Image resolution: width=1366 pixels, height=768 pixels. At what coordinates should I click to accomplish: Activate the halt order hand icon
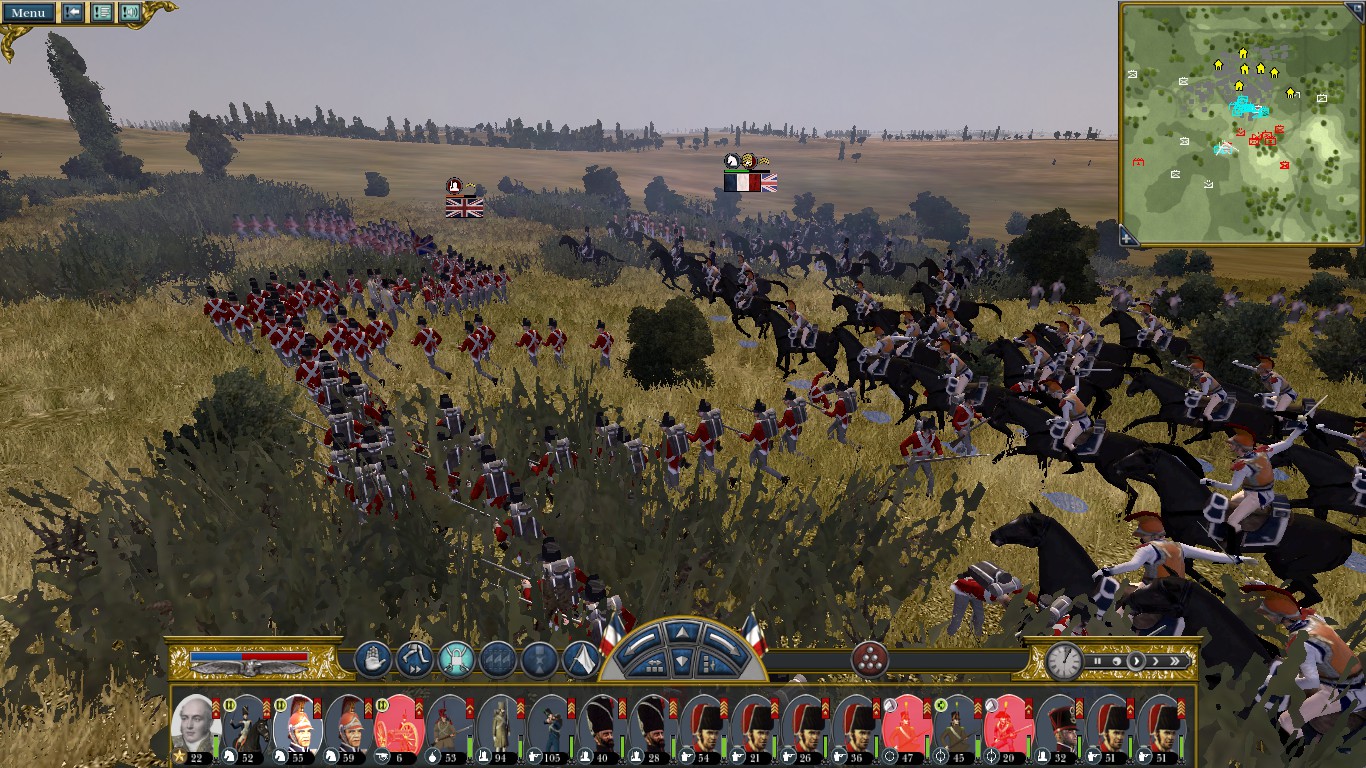[372, 660]
